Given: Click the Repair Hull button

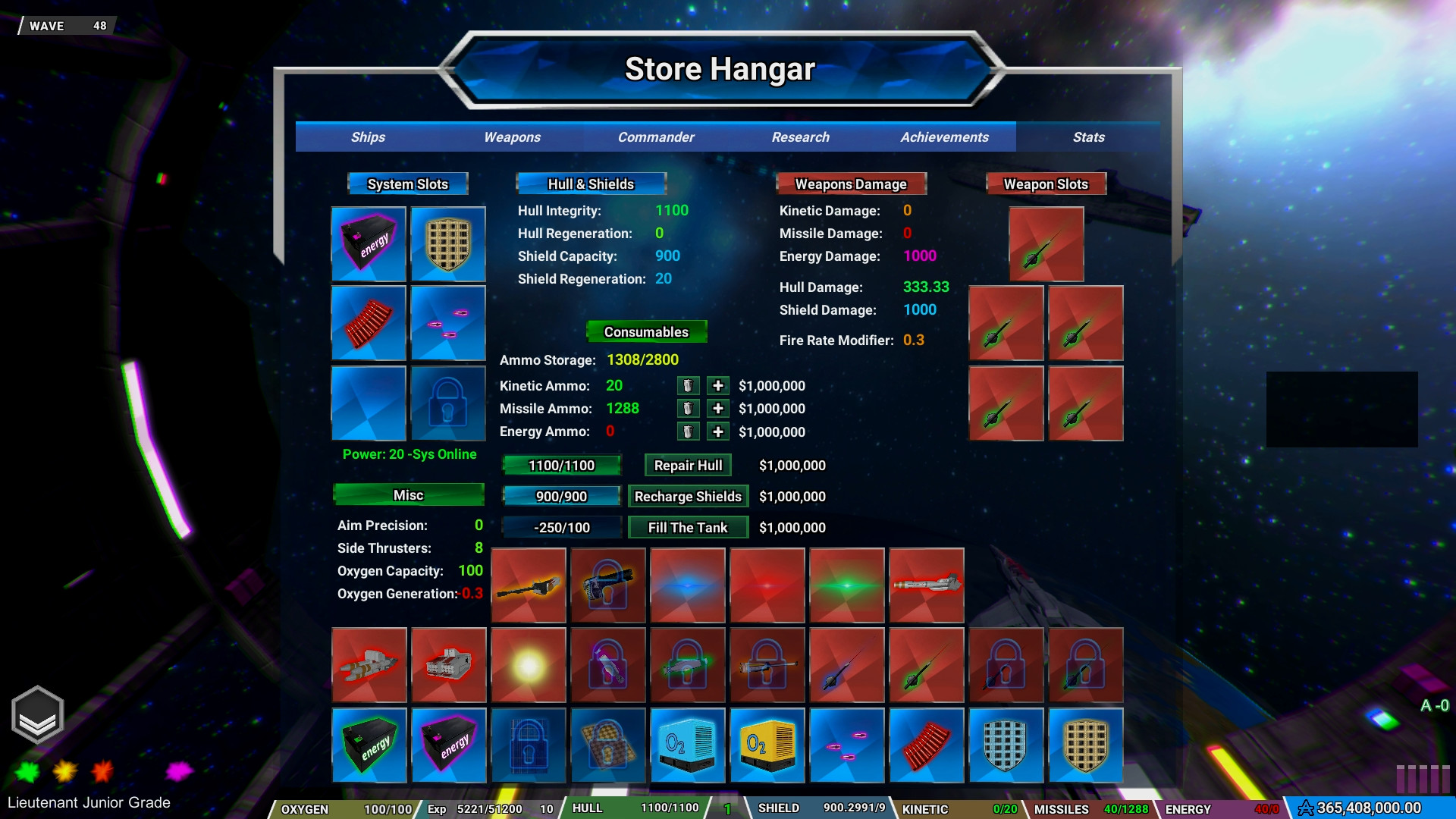Looking at the screenshot, I should click(x=687, y=465).
